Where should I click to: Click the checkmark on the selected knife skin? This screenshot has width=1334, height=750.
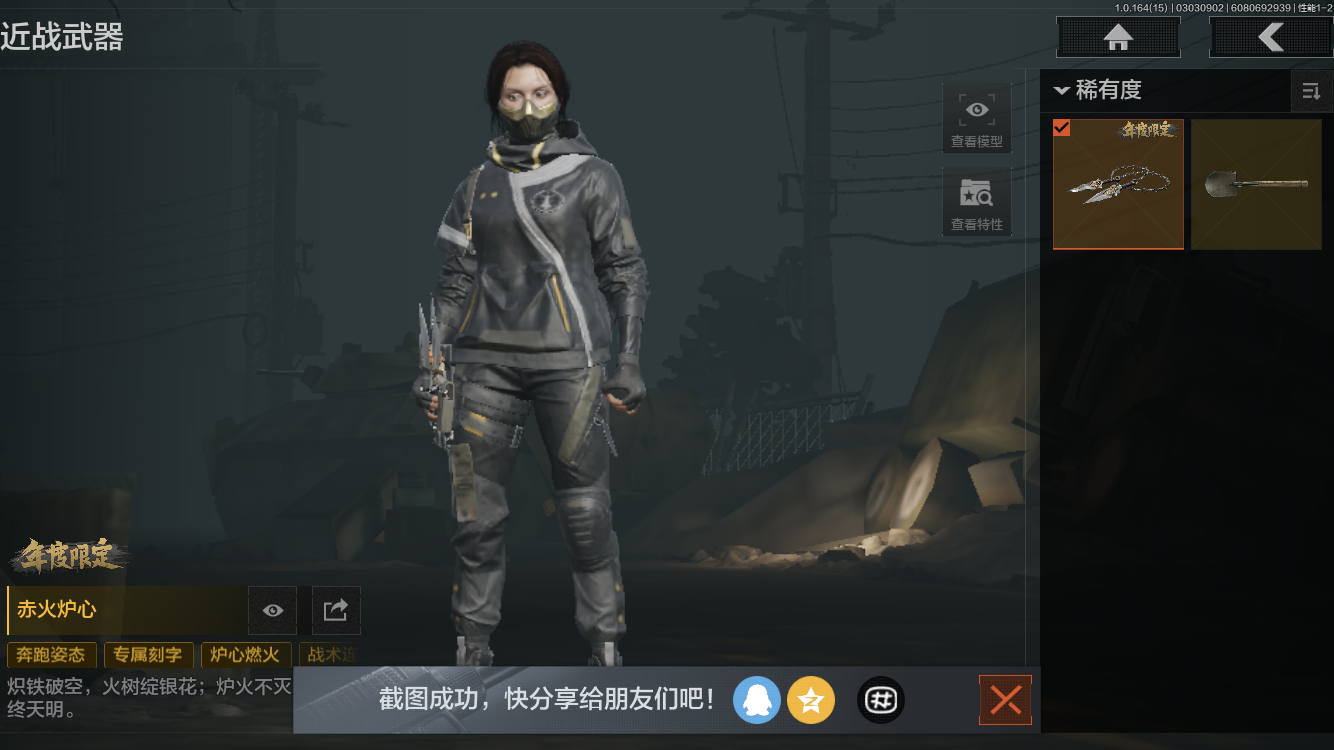[1062, 128]
